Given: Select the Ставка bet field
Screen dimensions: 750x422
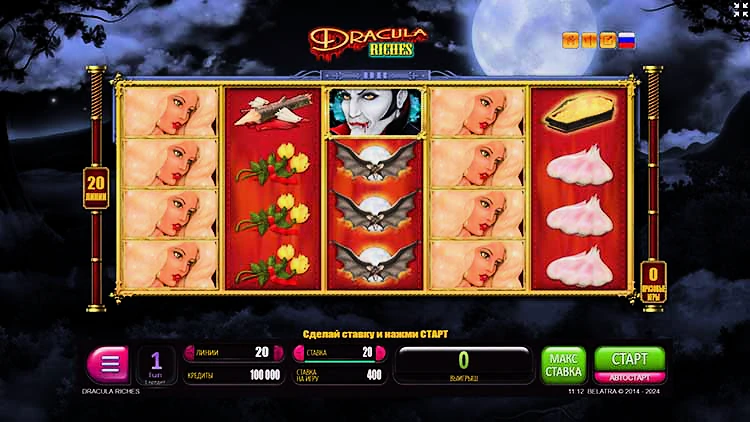Looking at the screenshot, I should click(335, 352).
